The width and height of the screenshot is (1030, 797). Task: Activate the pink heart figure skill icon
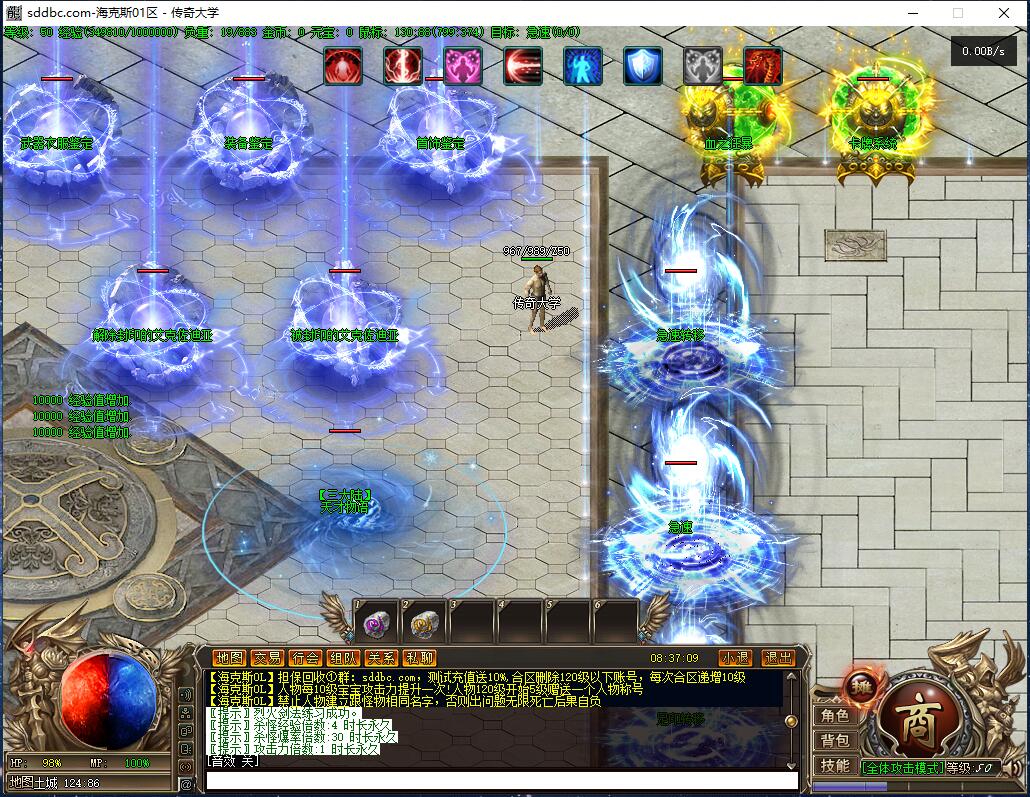point(463,66)
